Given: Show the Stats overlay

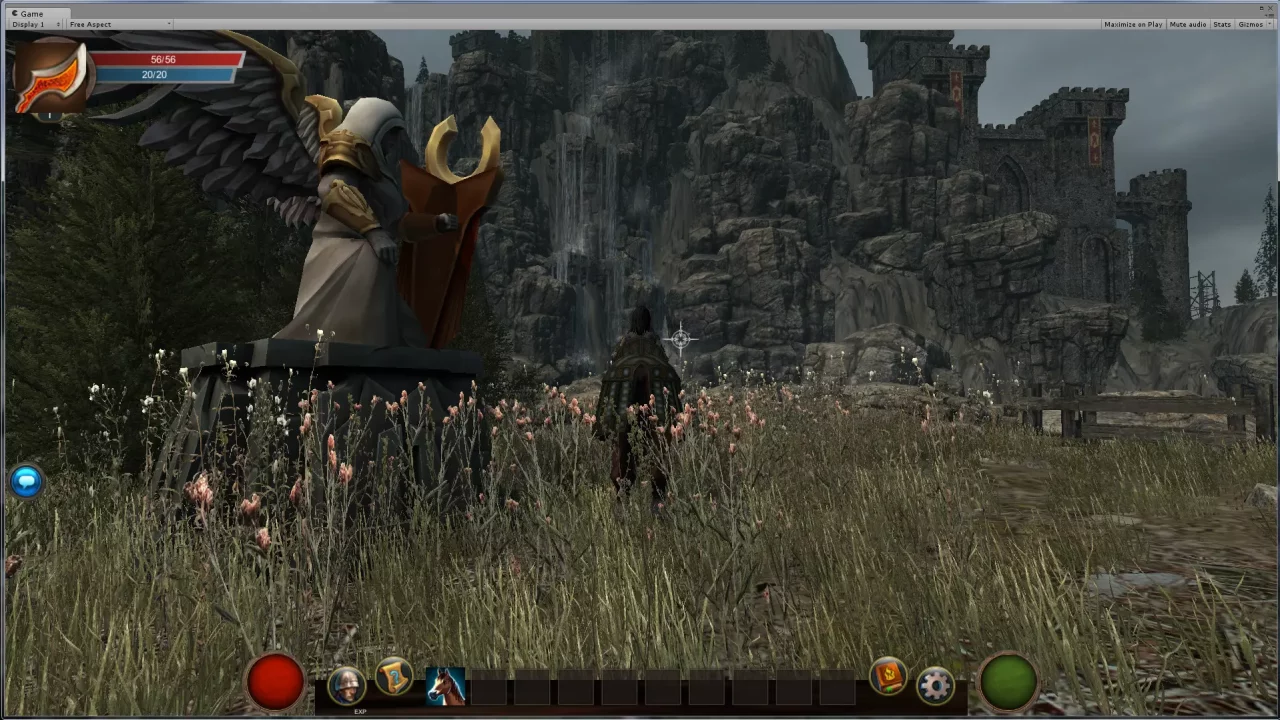Looking at the screenshot, I should (x=1222, y=24).
